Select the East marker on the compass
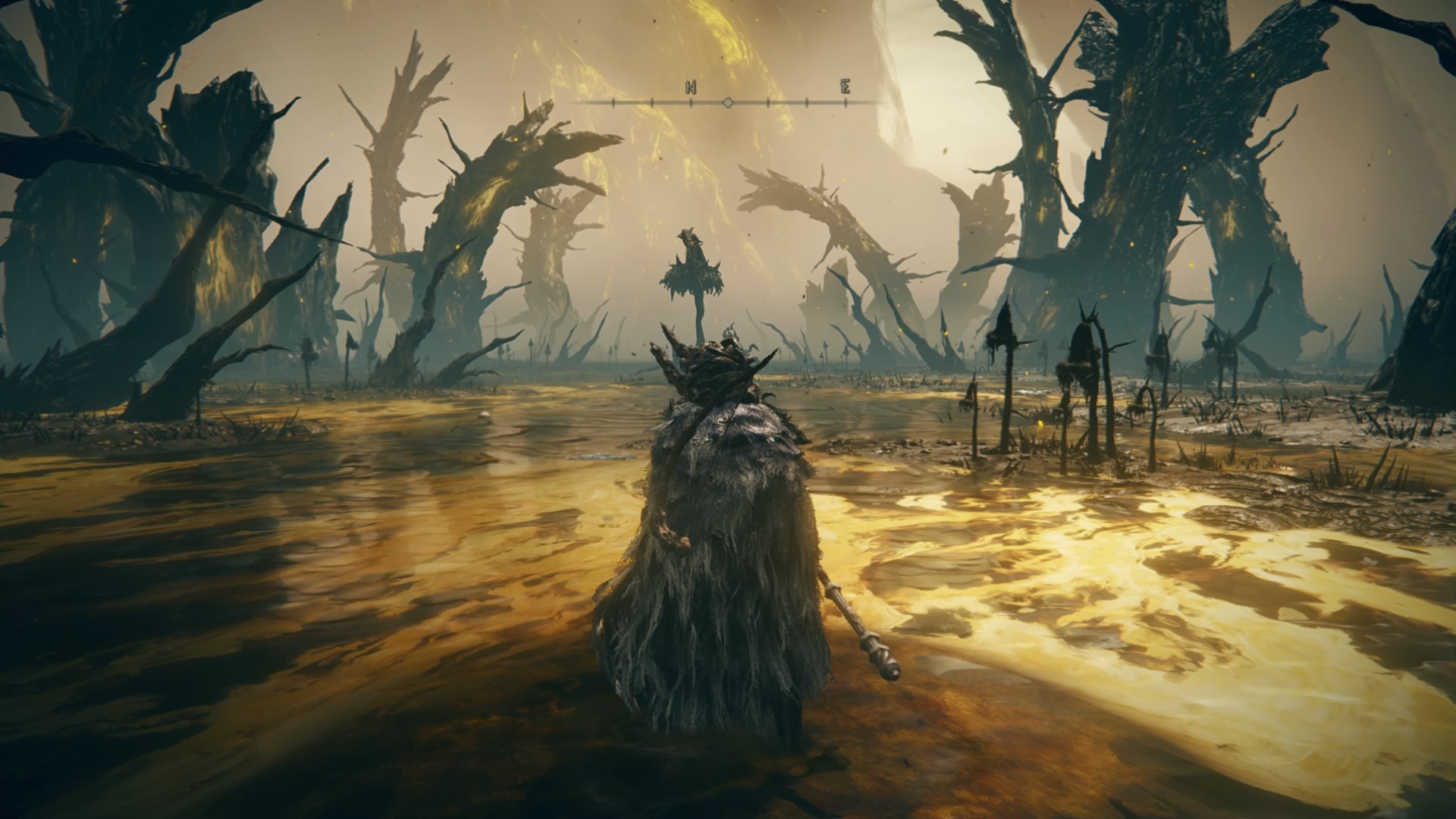Screen dimensions: 1456x819 845,87
